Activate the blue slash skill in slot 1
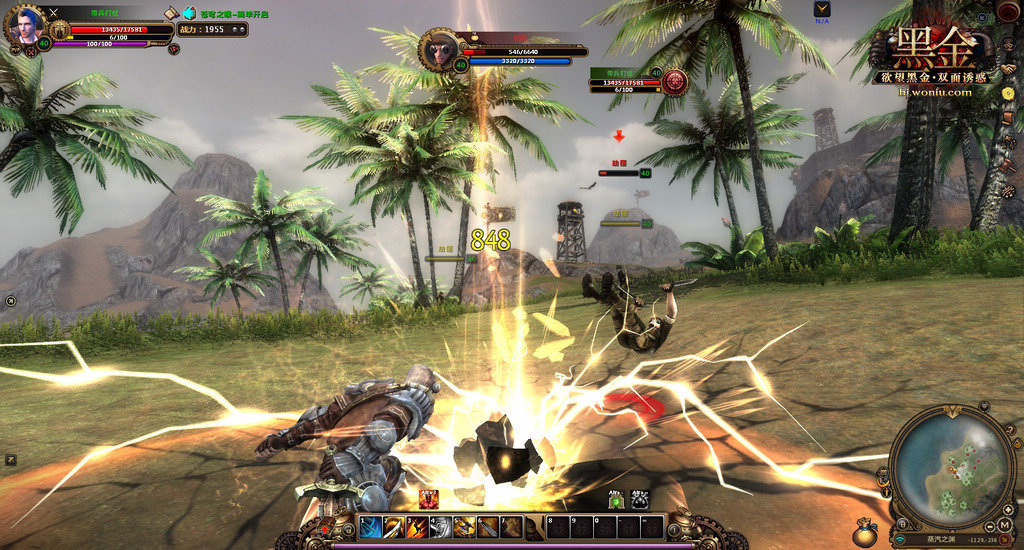Image resolution: width=1024 pixels, height=550 pixels. point(371,527)
